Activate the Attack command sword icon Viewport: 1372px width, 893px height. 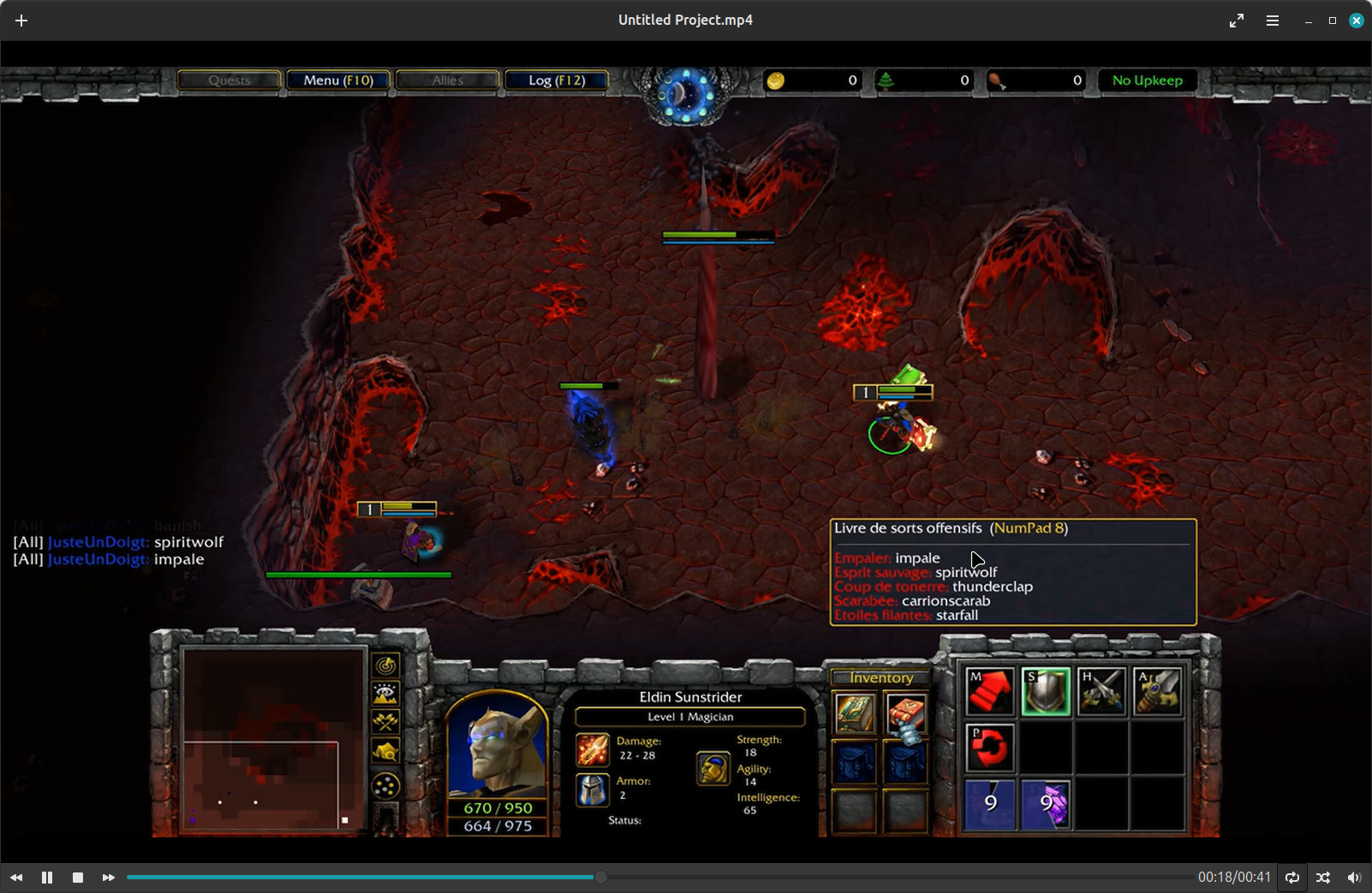[x=1158, y=691]
